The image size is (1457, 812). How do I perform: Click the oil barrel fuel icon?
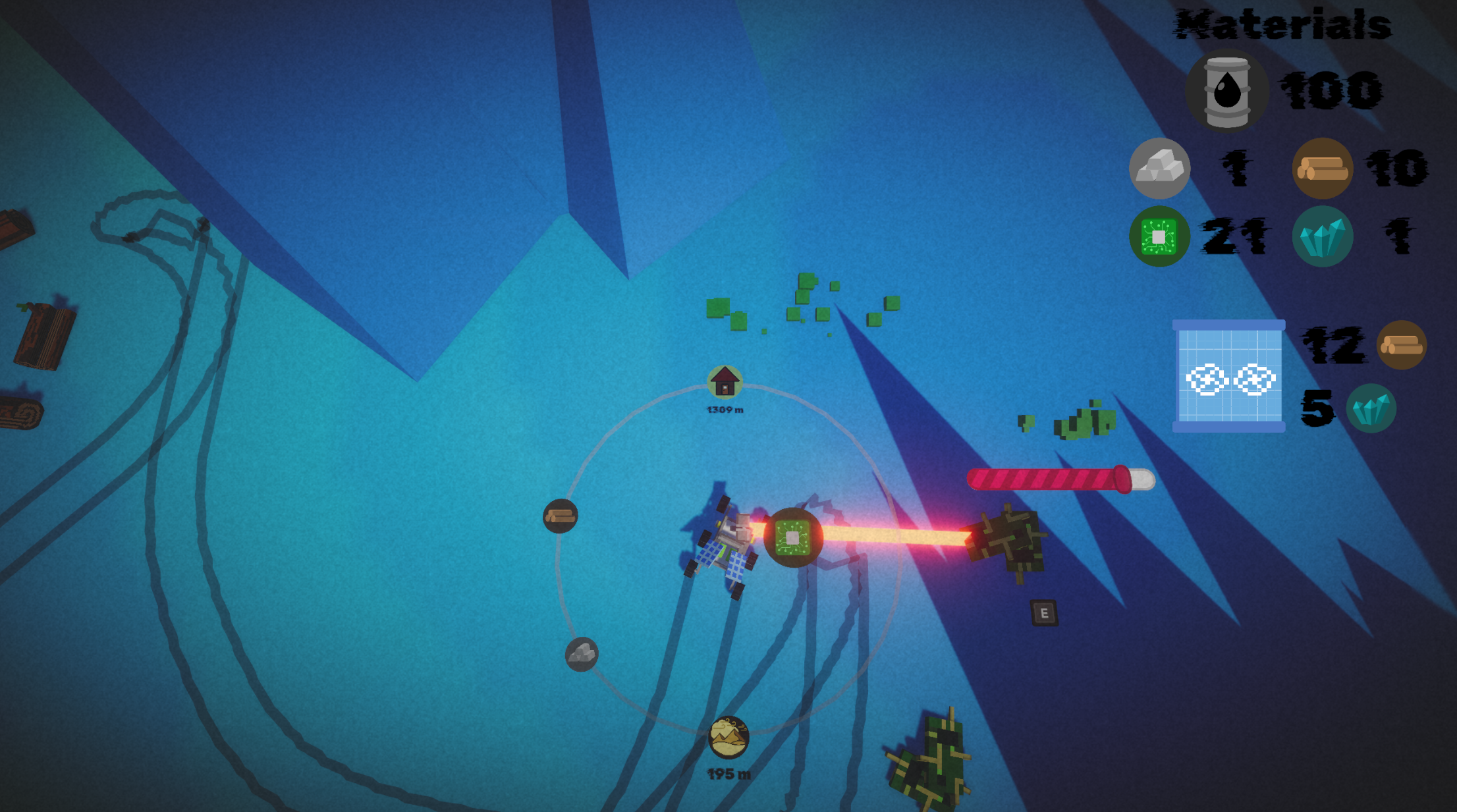(1226, 91)
